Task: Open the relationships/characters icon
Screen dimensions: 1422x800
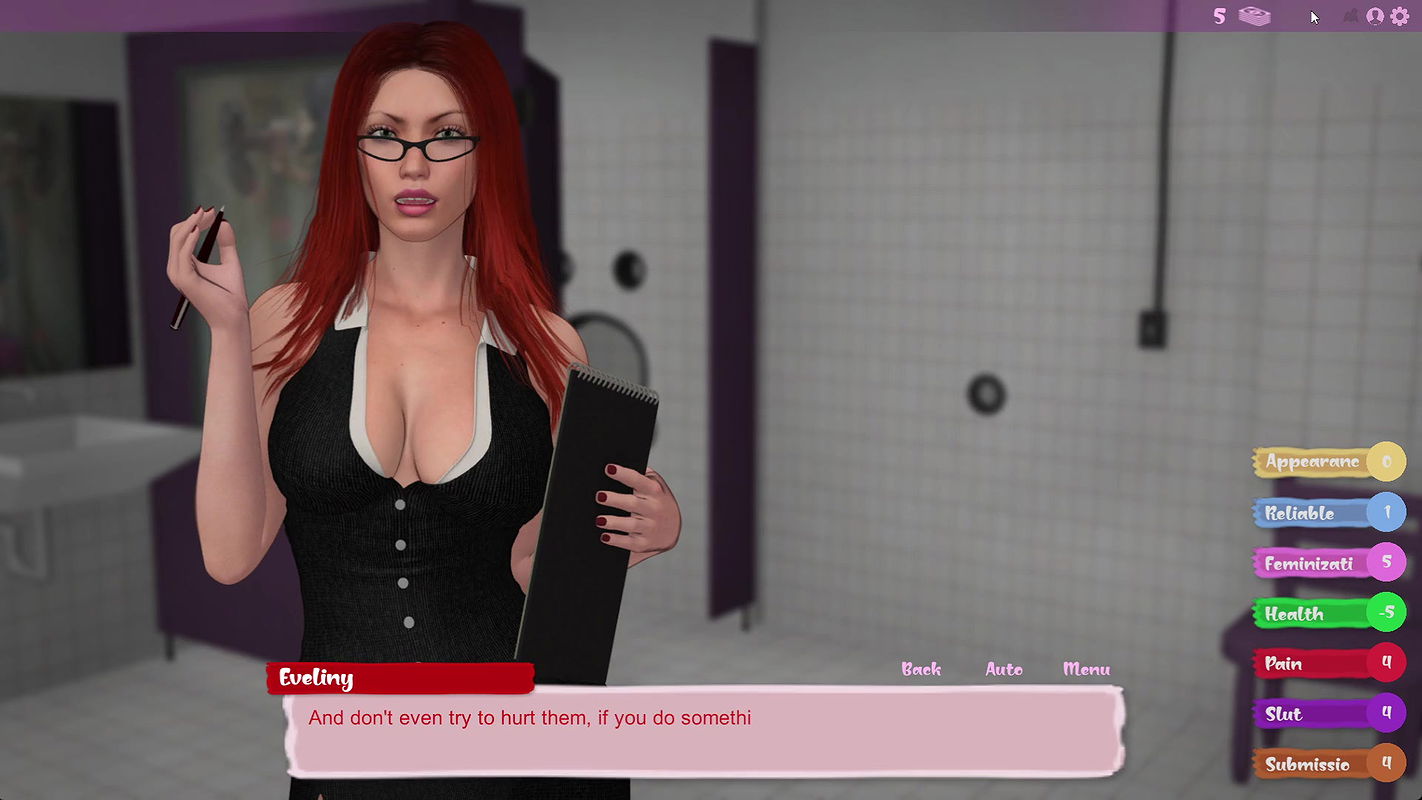Action: [x=1350, y=16]
